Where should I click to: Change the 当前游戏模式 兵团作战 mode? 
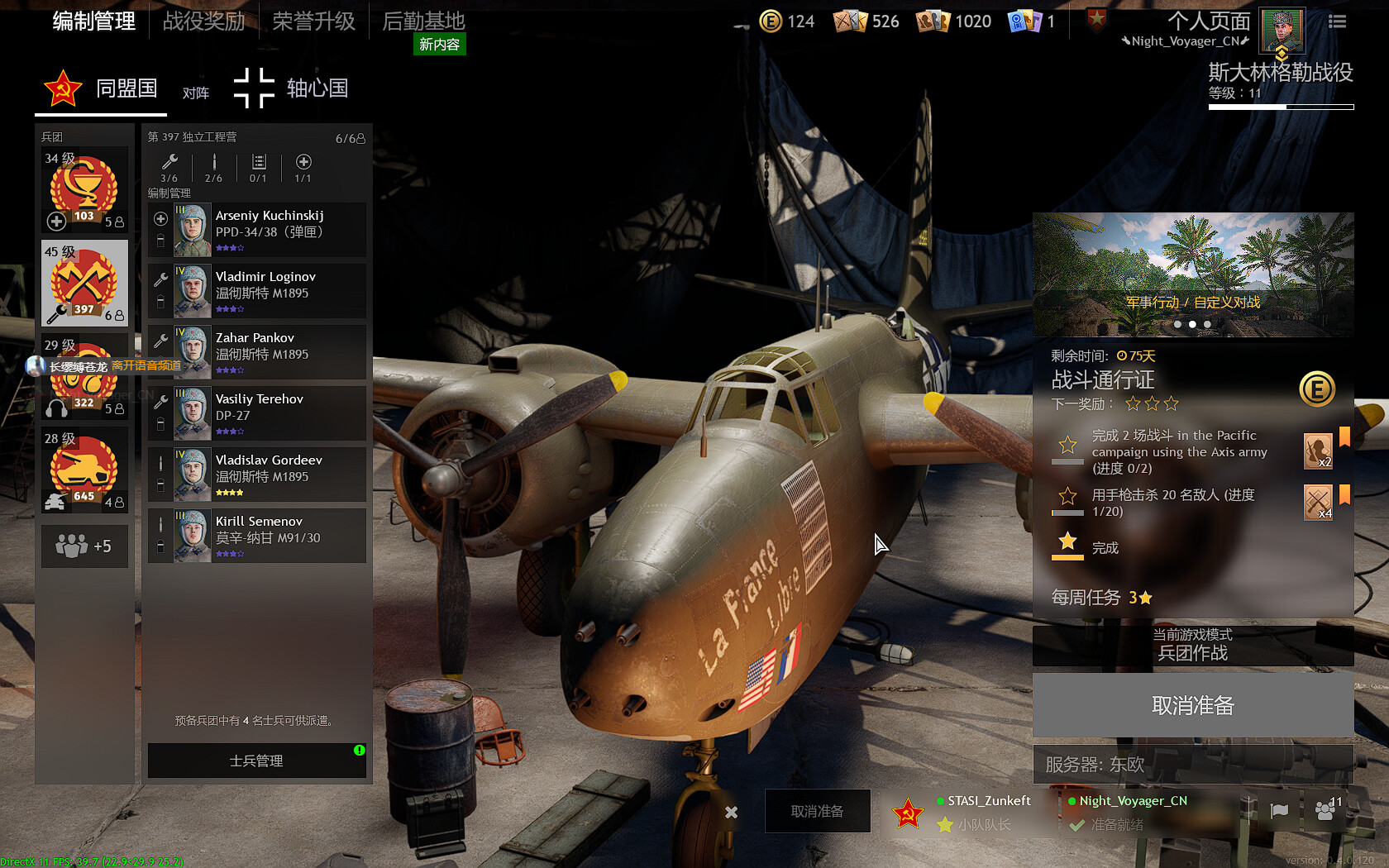(x=1192, y=645)
